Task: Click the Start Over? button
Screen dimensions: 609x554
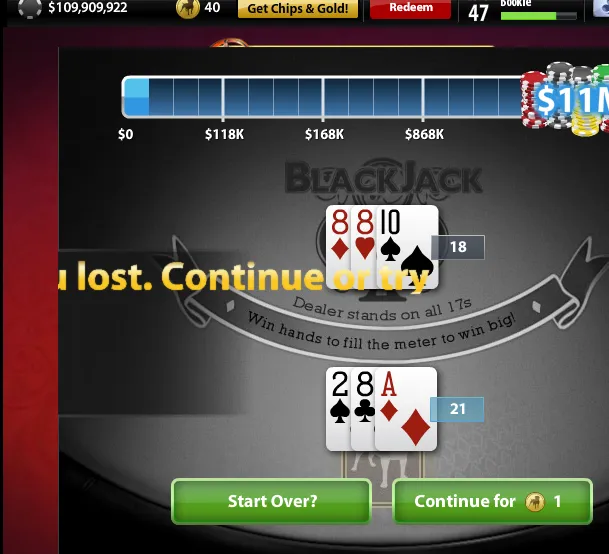Action: coord(271,501)
